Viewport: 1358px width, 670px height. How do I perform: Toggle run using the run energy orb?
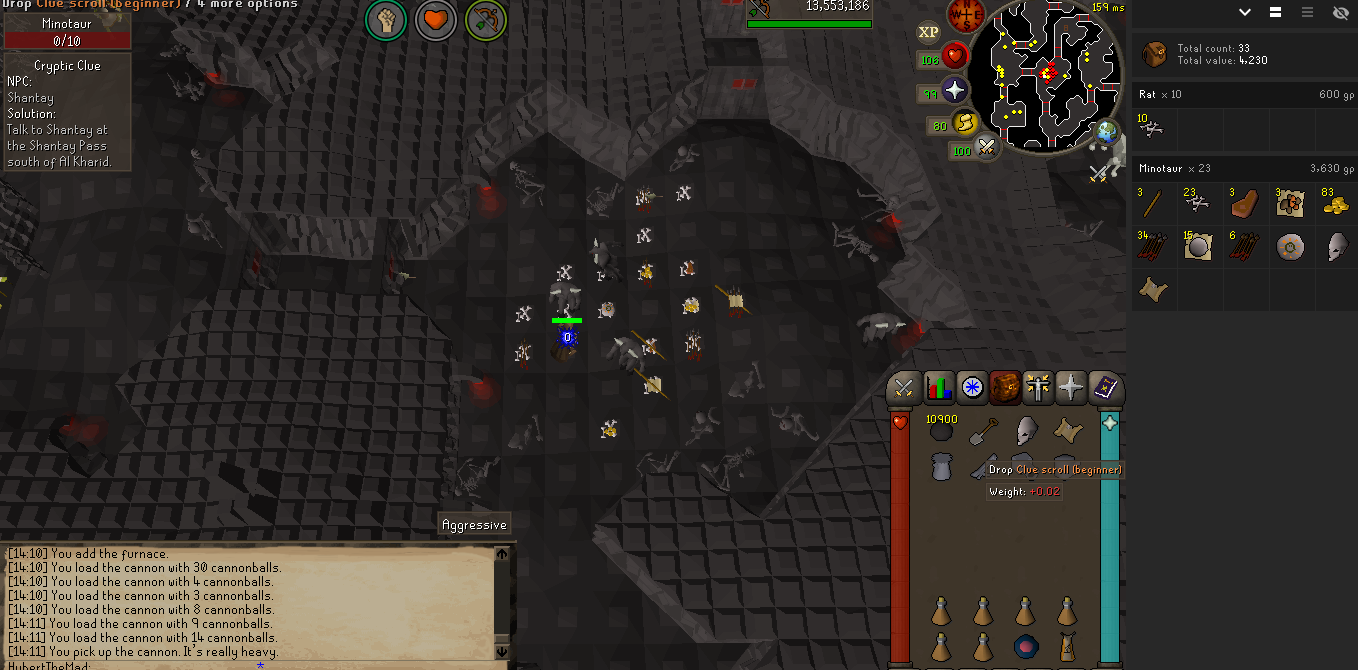[x=966, y=124]
